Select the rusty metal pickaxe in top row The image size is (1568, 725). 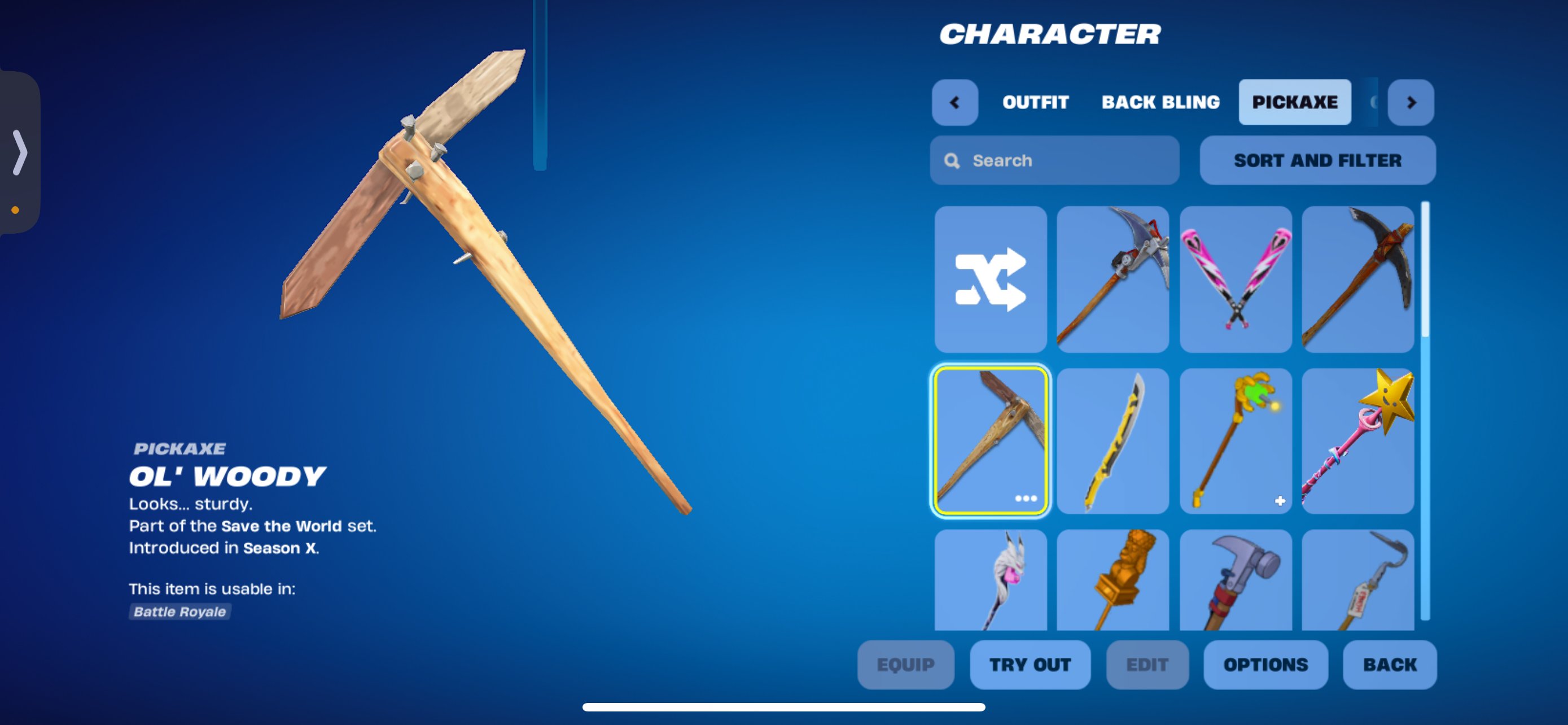click(x=1358, y=280)
